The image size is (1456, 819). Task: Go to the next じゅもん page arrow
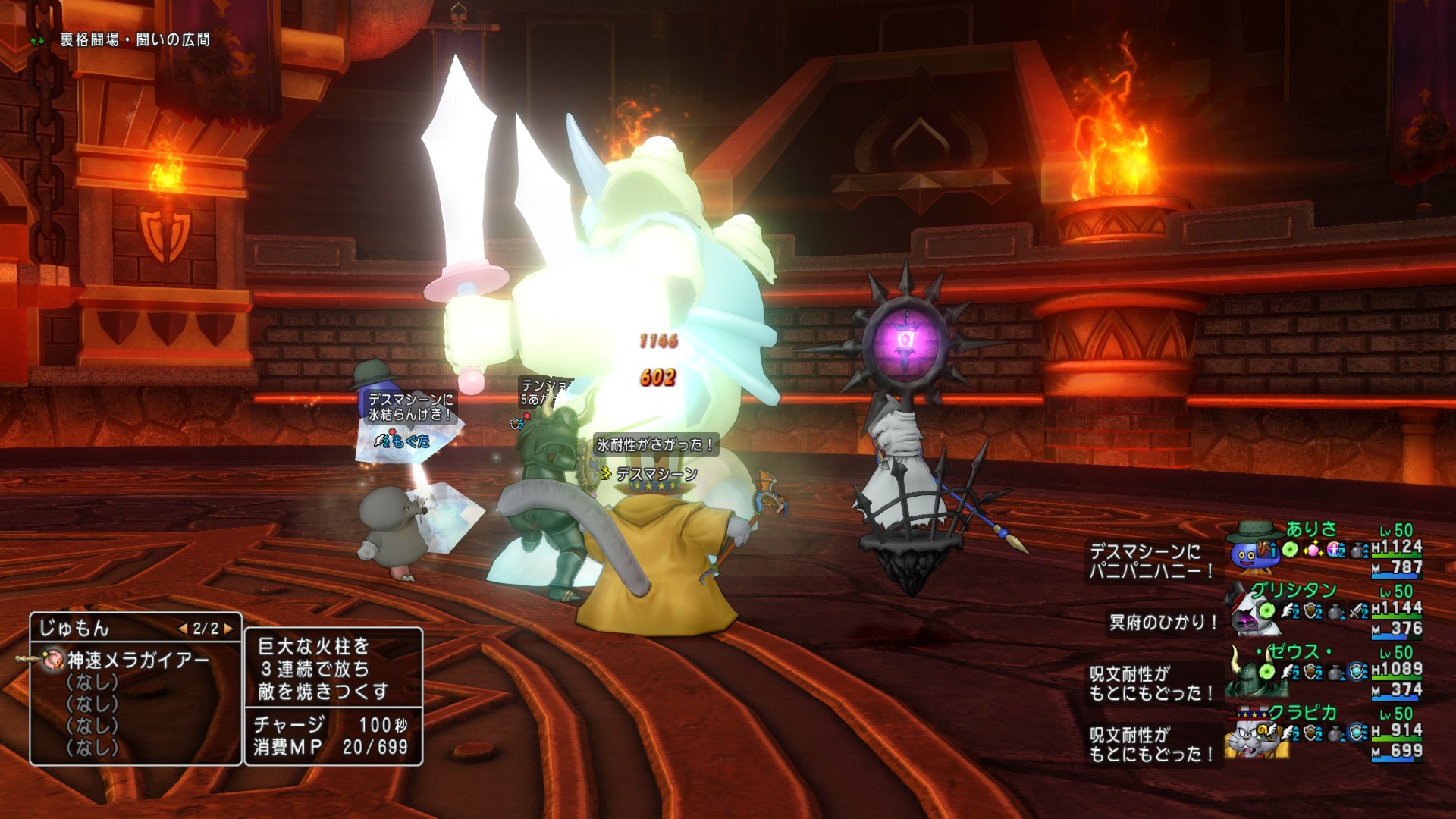[227, 629]
